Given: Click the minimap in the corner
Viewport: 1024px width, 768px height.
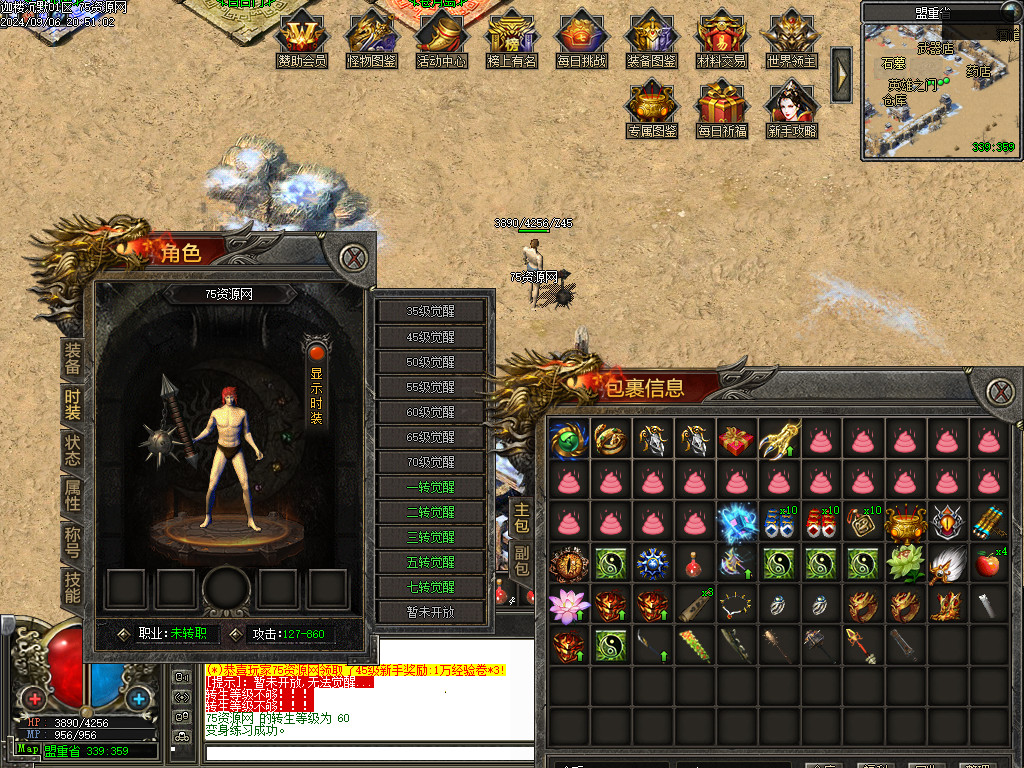Looking at the screenshot, I should click(x=940, y=90).
